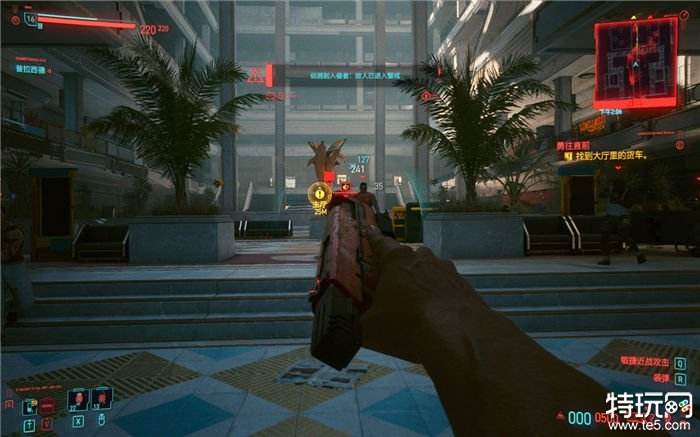Select the first portrait quick slot
The height and width of the screenshot is (437, 700).
point(77,399)
